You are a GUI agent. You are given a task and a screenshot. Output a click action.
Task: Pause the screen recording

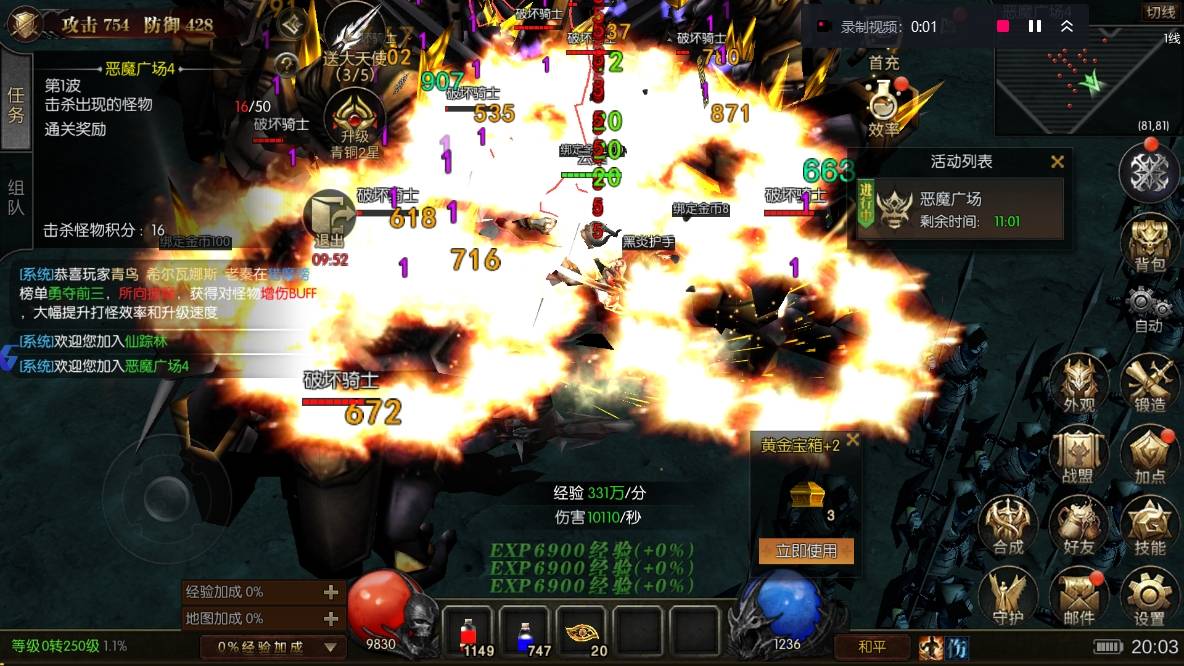click(1035, 27)
